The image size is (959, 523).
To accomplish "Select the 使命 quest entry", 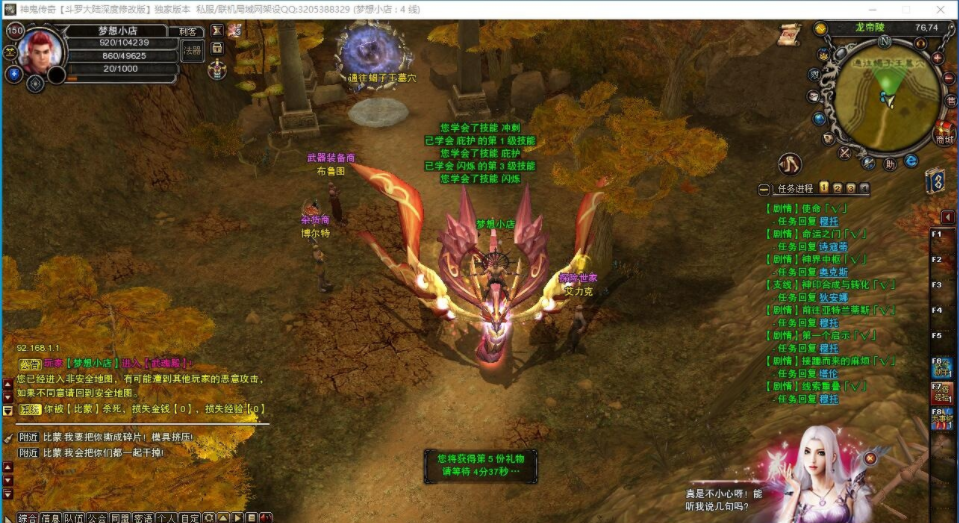I will (x=807, y=208).
